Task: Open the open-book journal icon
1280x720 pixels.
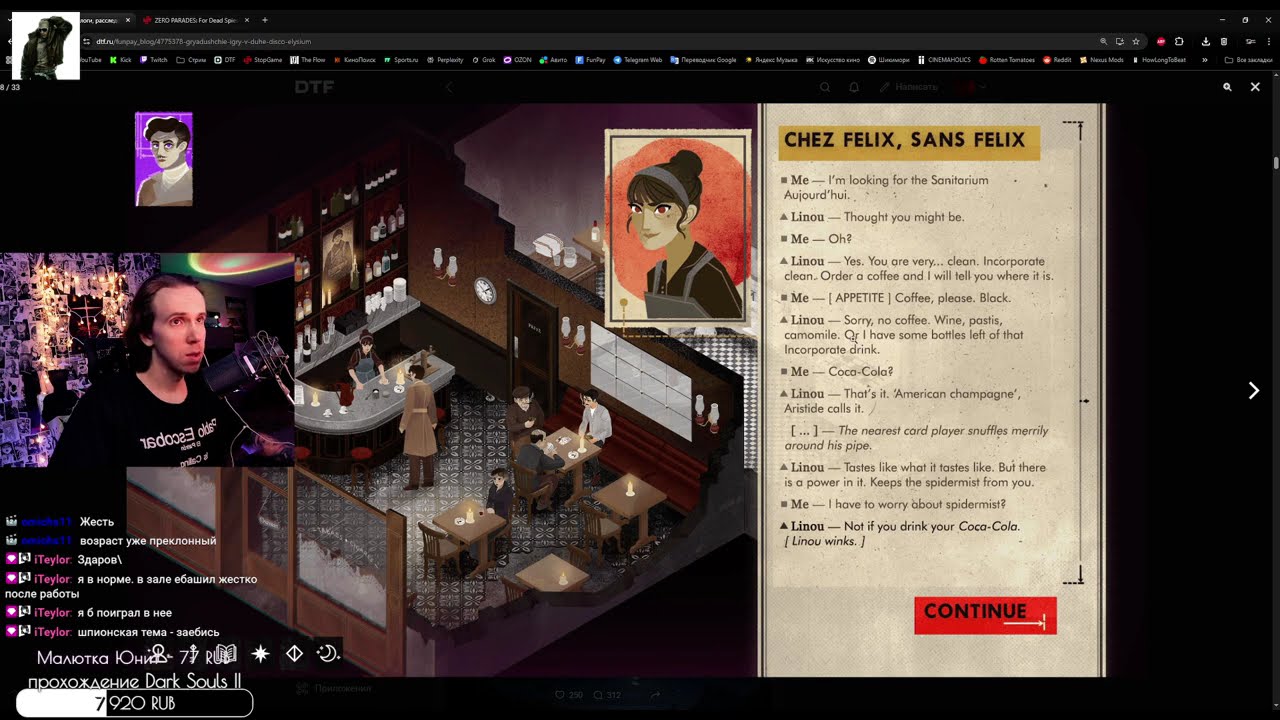Action: [226, 654]
